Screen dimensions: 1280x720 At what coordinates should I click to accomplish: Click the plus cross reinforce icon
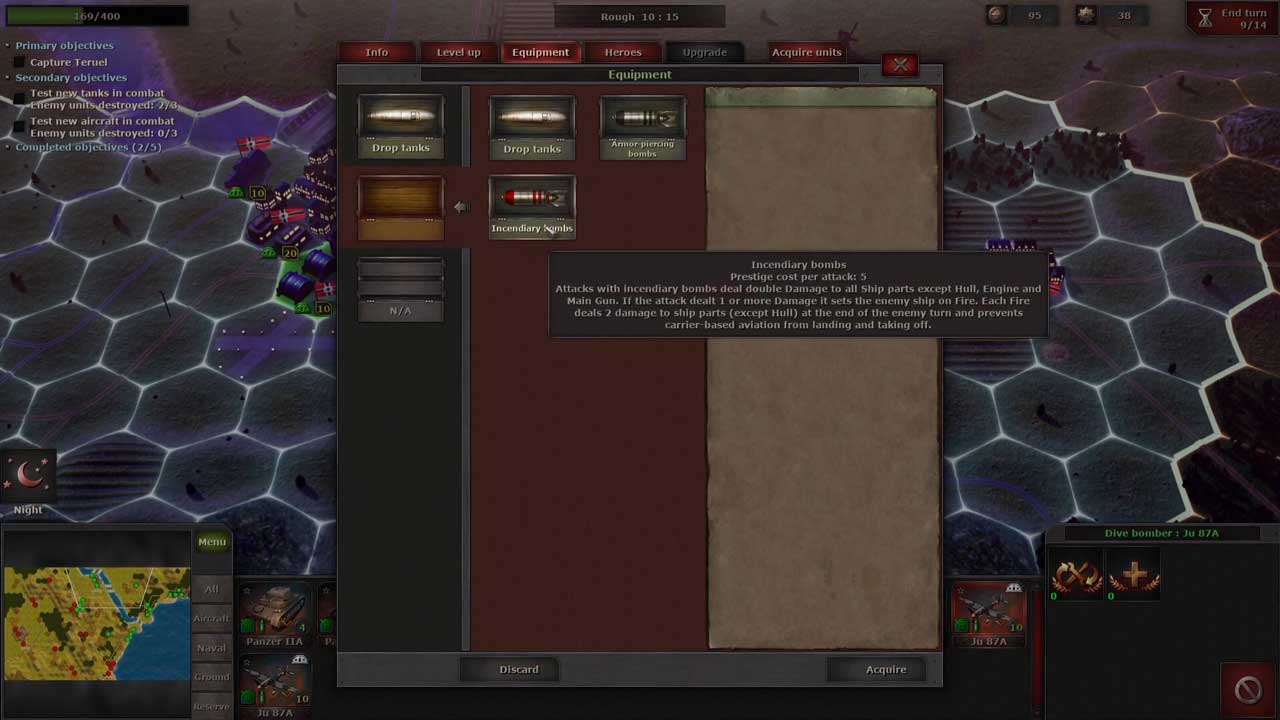pos(1134,577)
